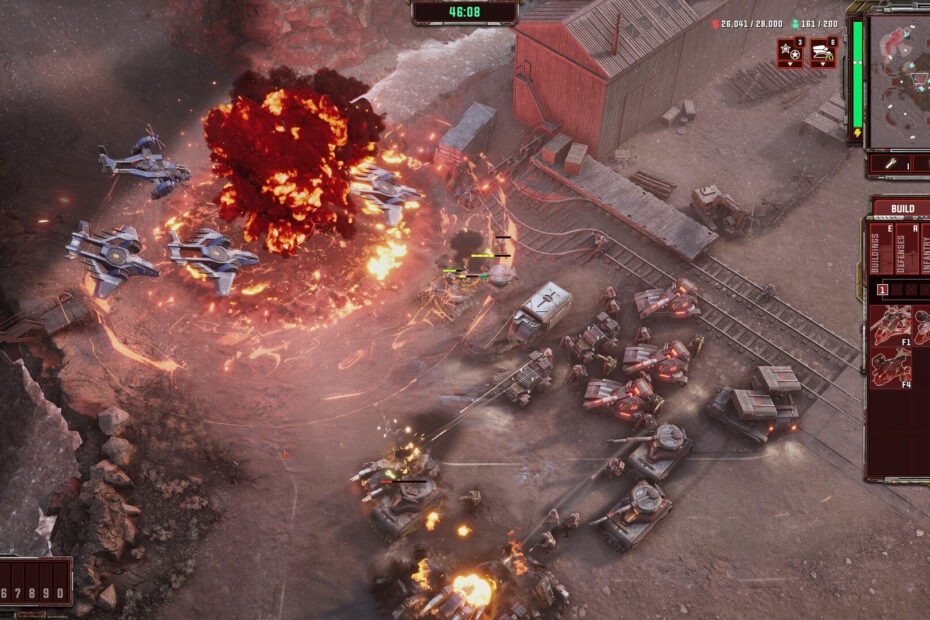
Task: Build the F1 aircraft unit
Action: click(x=891, y=325)
